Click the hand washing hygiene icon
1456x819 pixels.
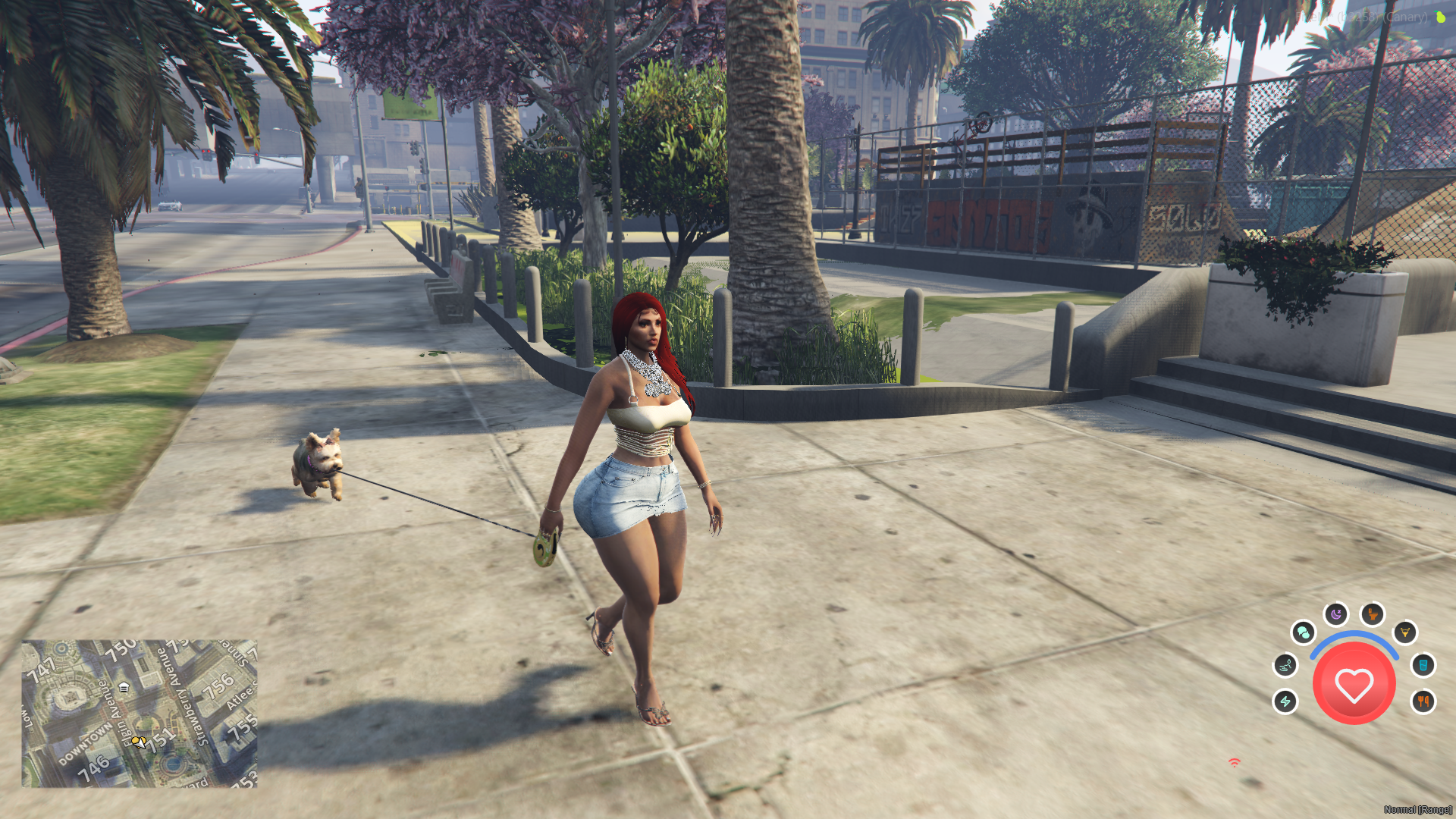1285,666
